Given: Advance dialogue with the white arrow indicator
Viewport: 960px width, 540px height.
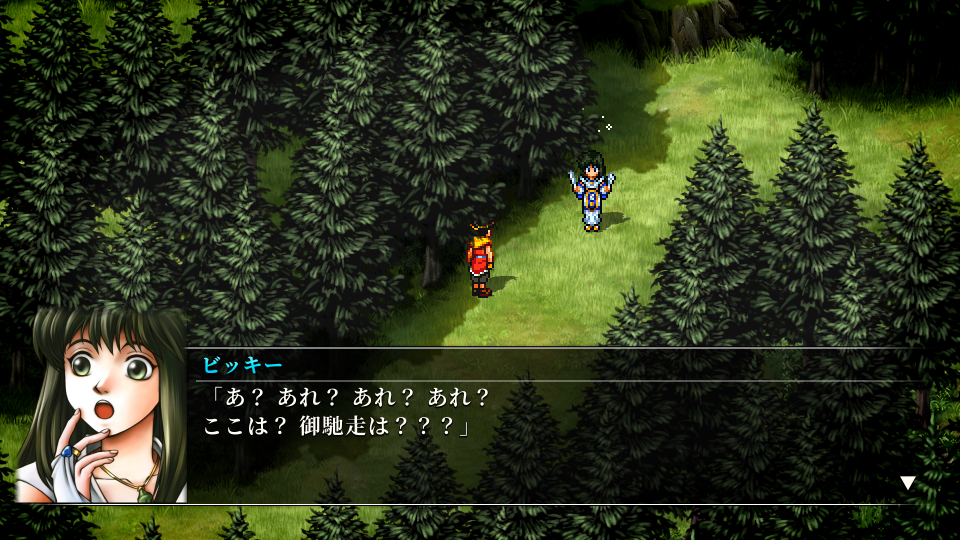Looking at the screenshot, I should pyautogui.click(x=907, y=483).
